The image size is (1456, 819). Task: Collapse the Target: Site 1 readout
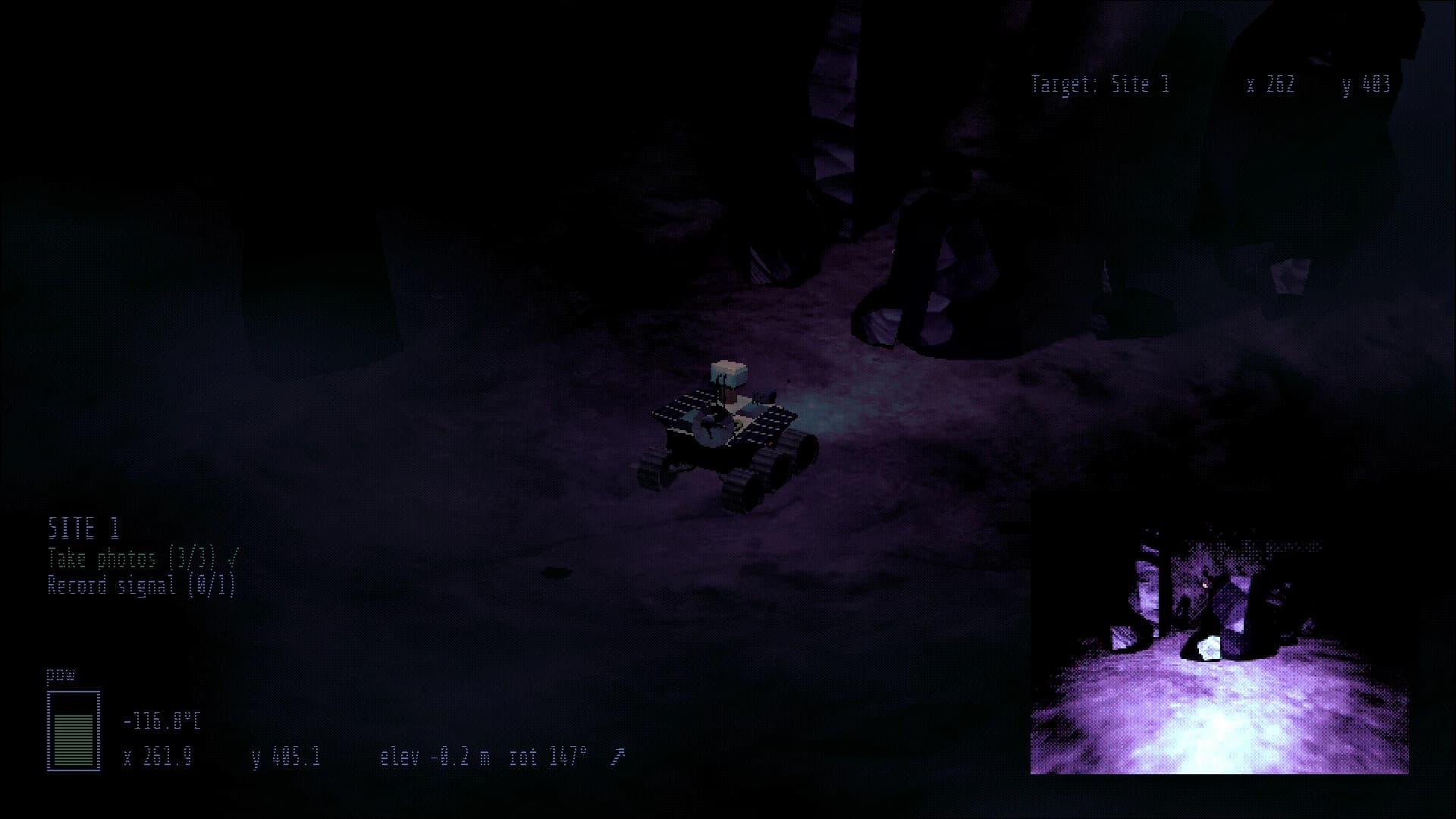pos(1100,83)
